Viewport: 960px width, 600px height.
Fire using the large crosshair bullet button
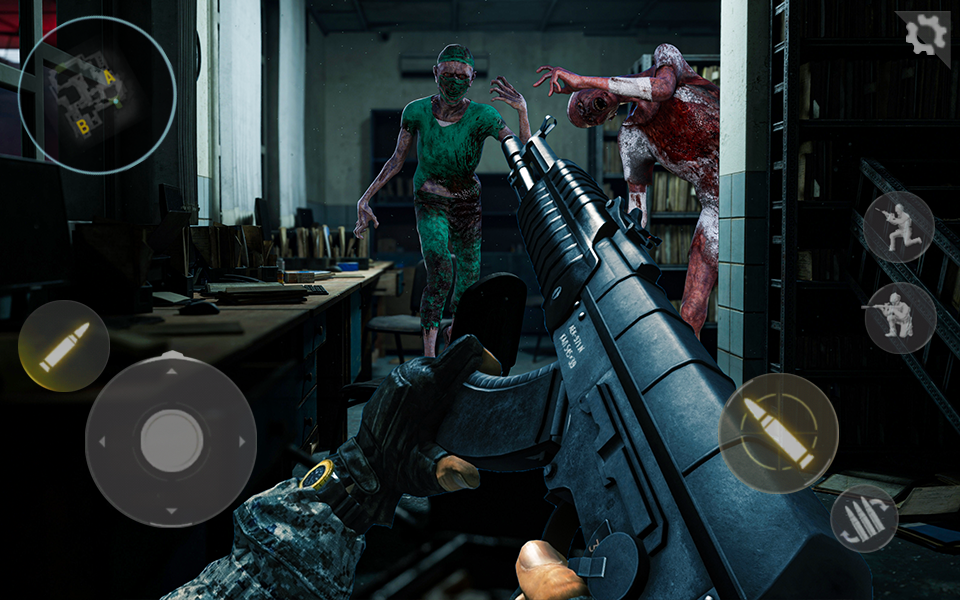pos(778,433)
